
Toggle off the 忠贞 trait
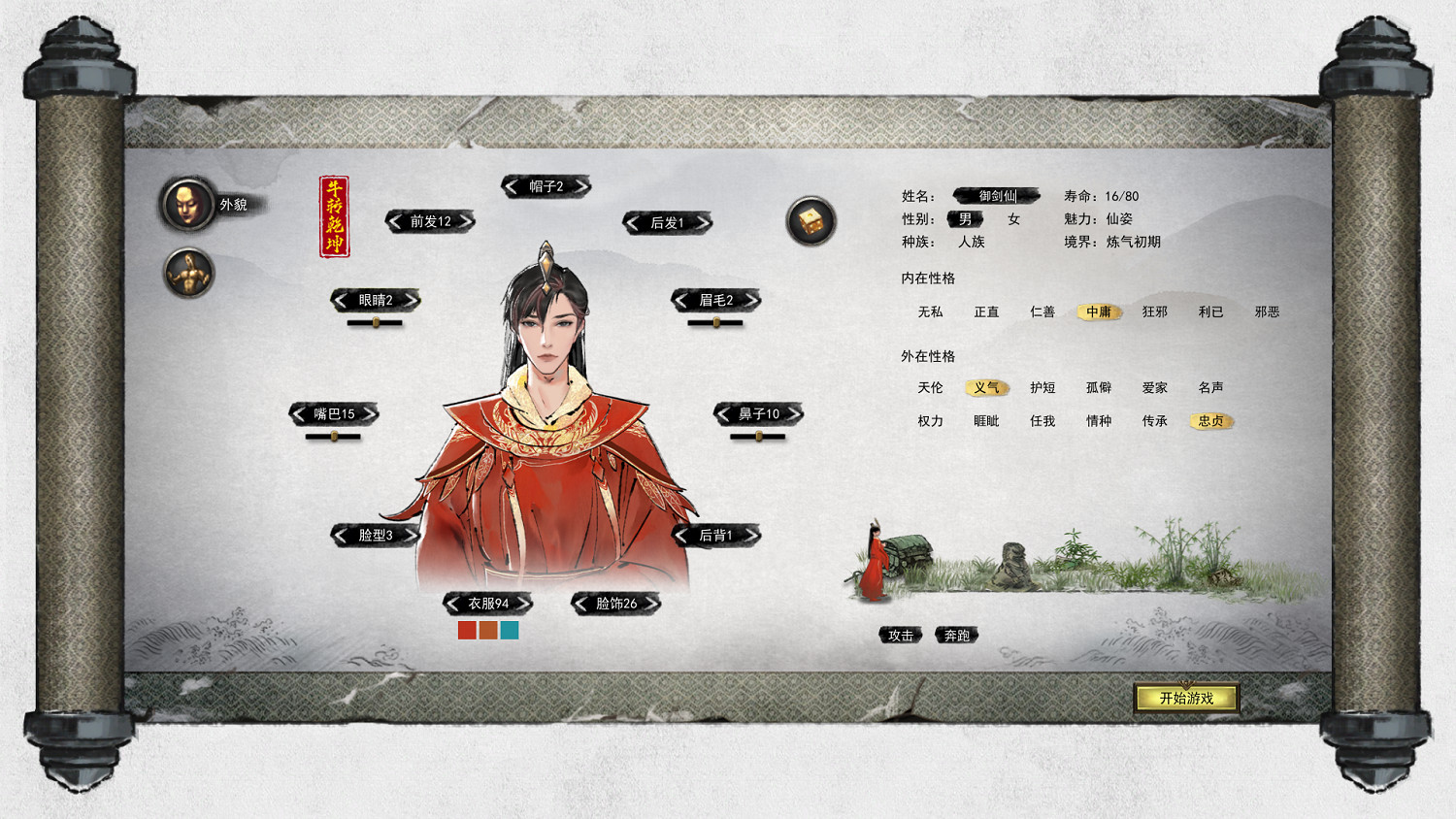coord(1209,421)
